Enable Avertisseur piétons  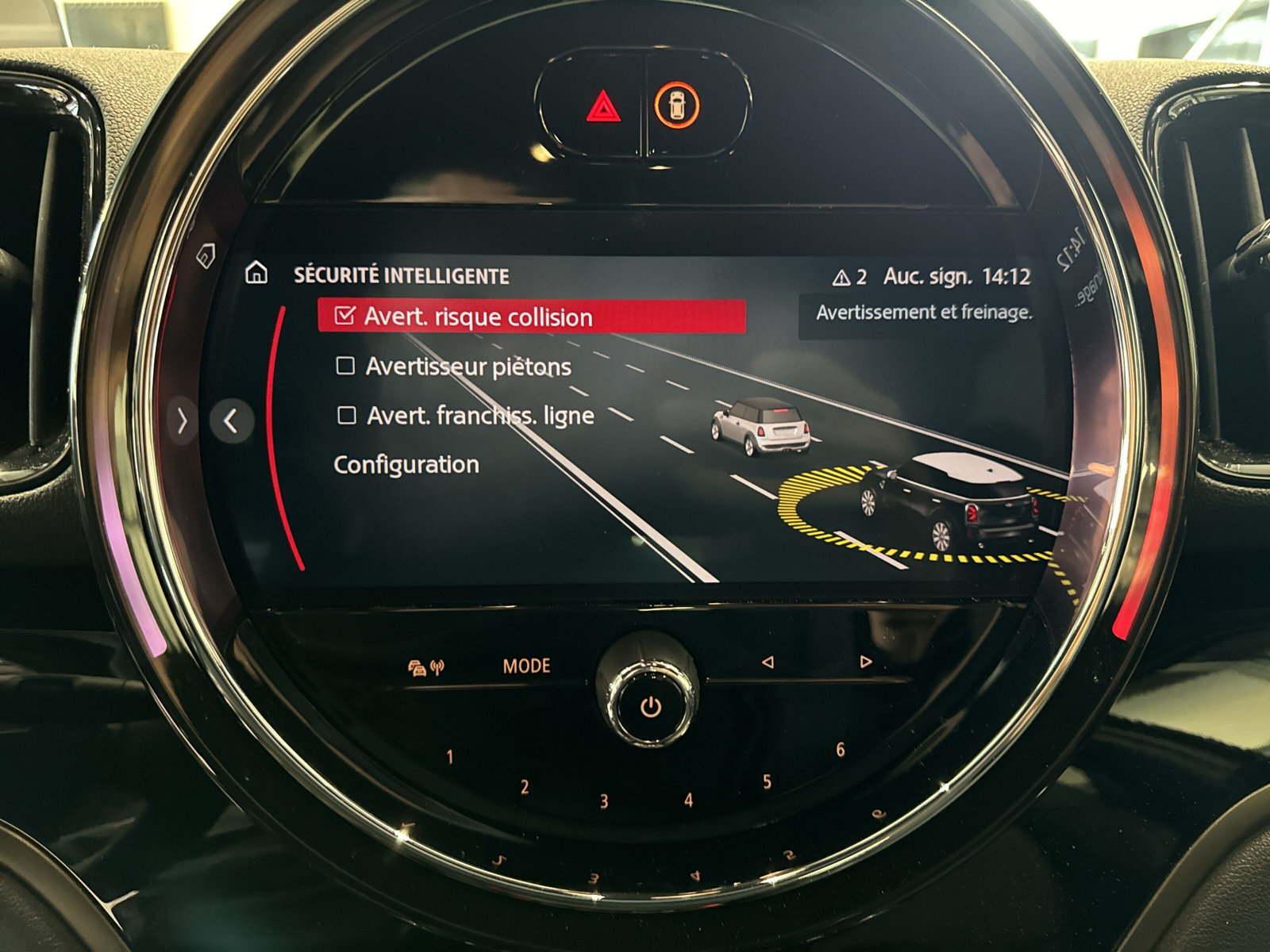(x=344, y=366)
